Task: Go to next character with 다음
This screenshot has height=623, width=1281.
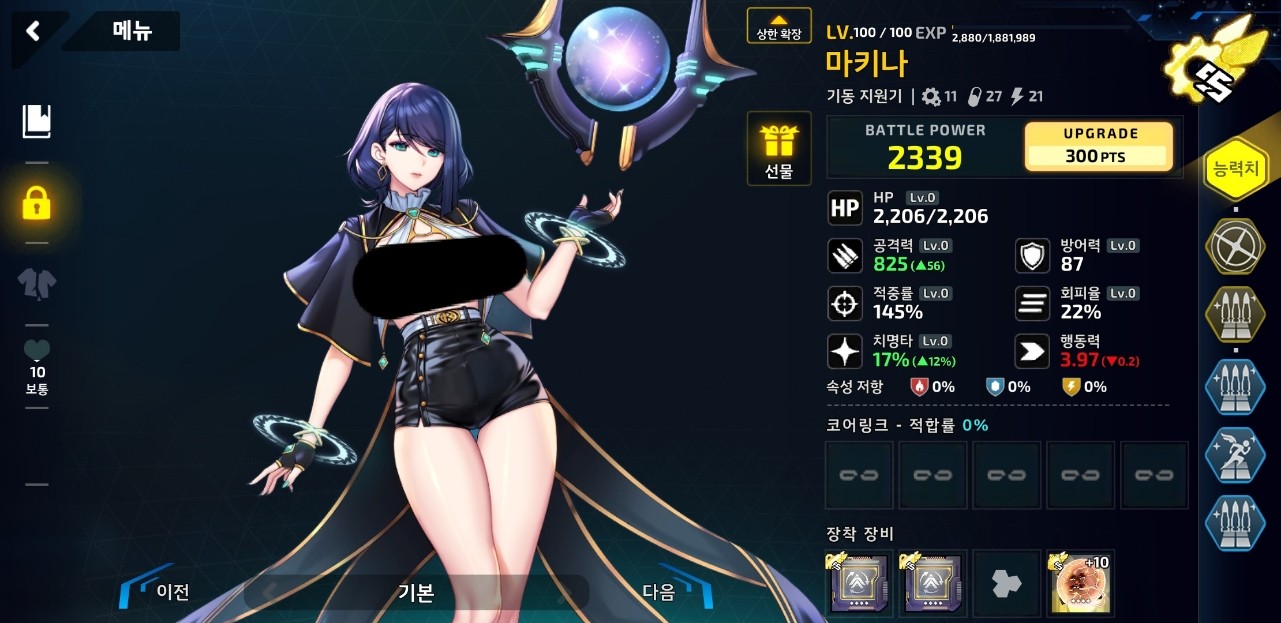Action: (669, 591)
